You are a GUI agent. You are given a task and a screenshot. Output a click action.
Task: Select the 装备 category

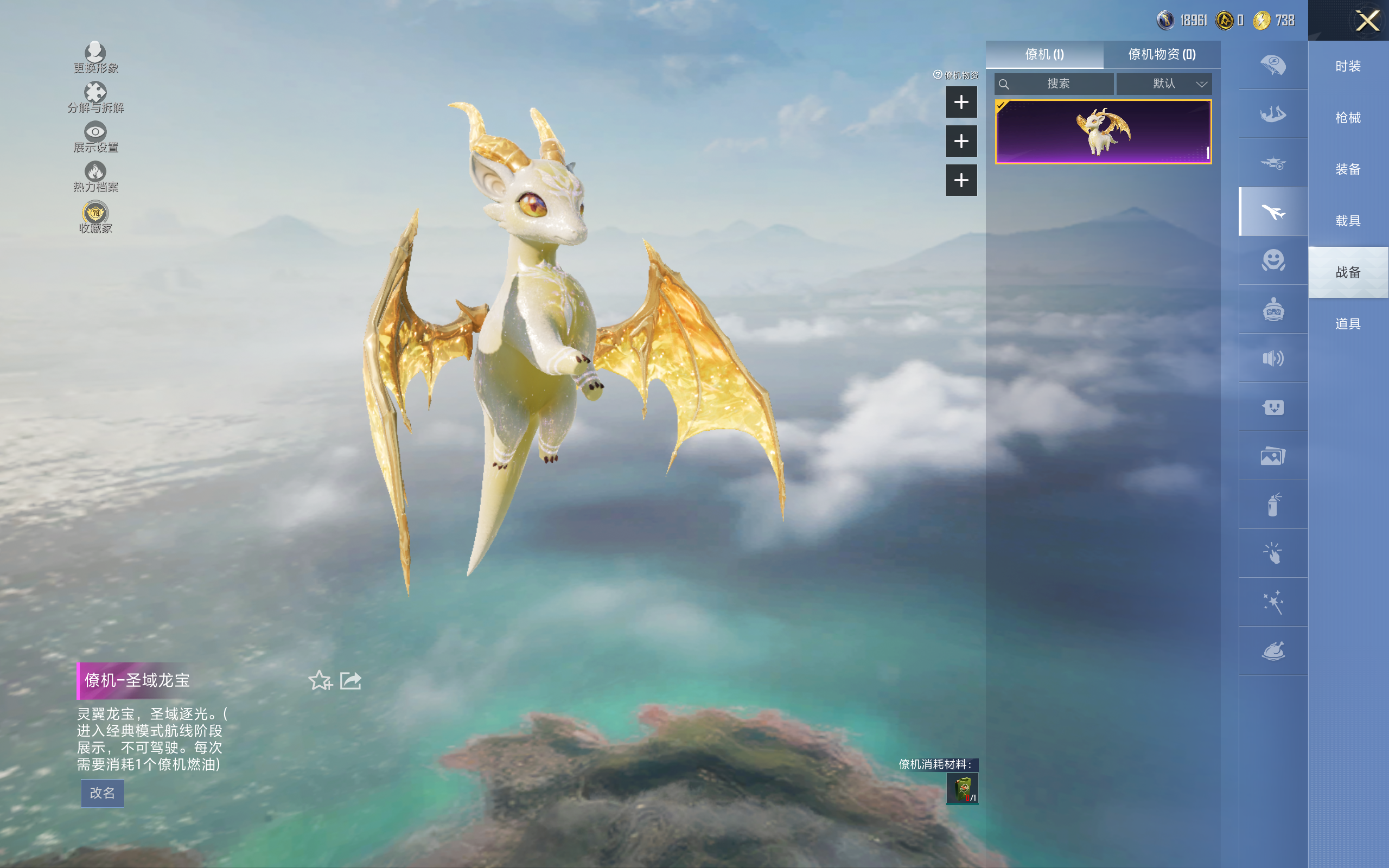(x=1348, y=169)
